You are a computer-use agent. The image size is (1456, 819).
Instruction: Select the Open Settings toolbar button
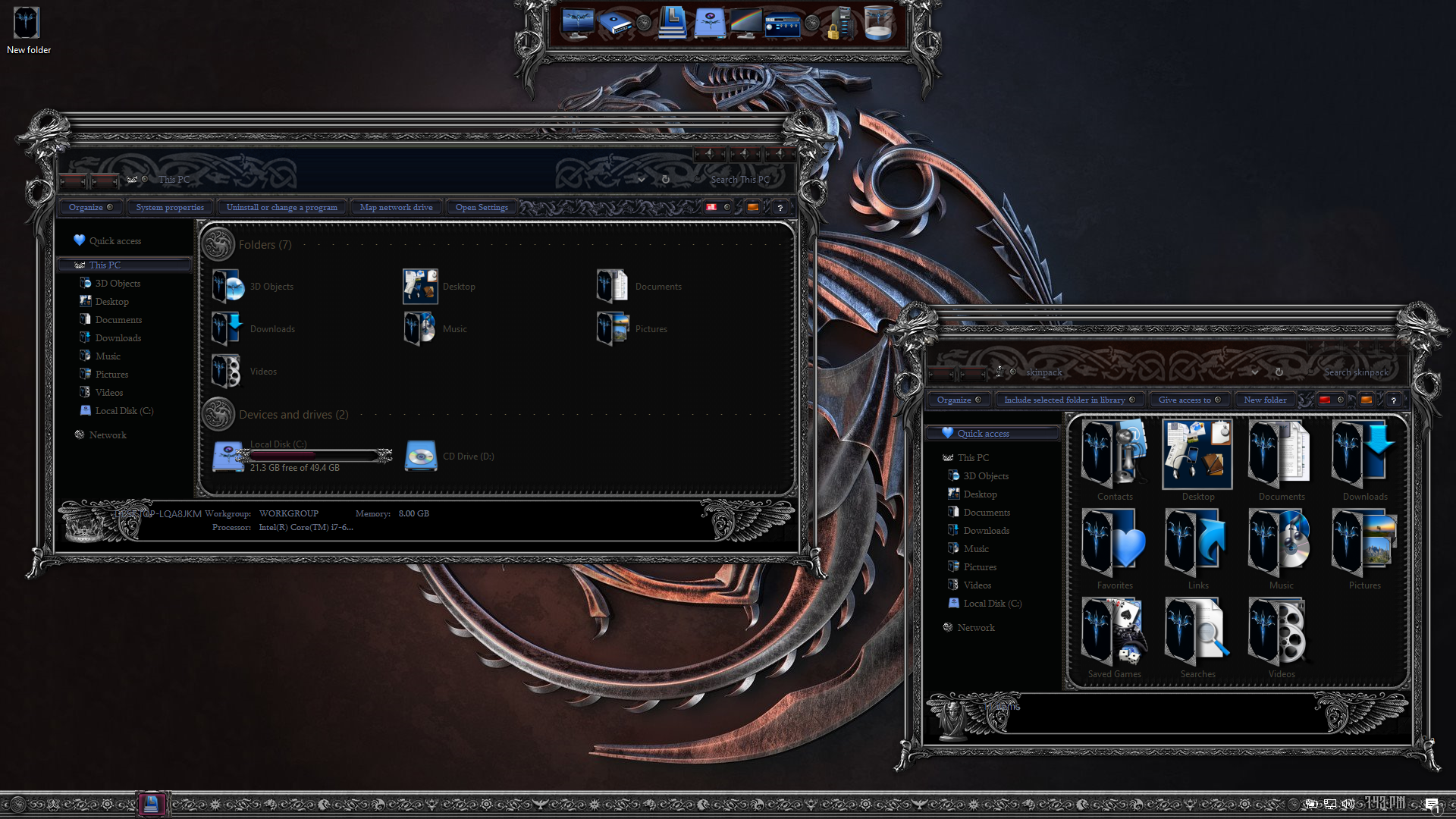pyautogui.click(x=482, y=208)
